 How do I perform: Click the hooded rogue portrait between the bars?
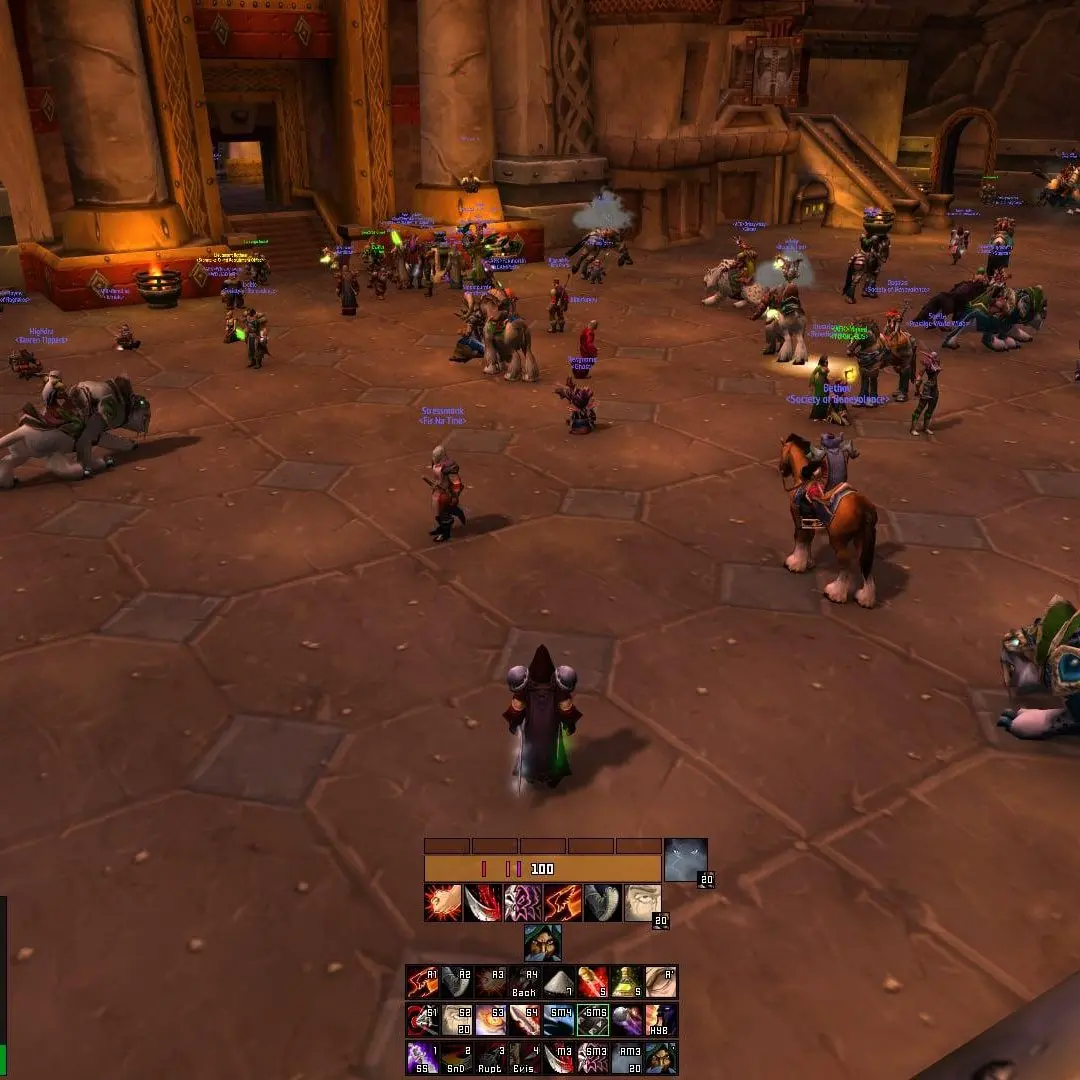tap(542, 943)
